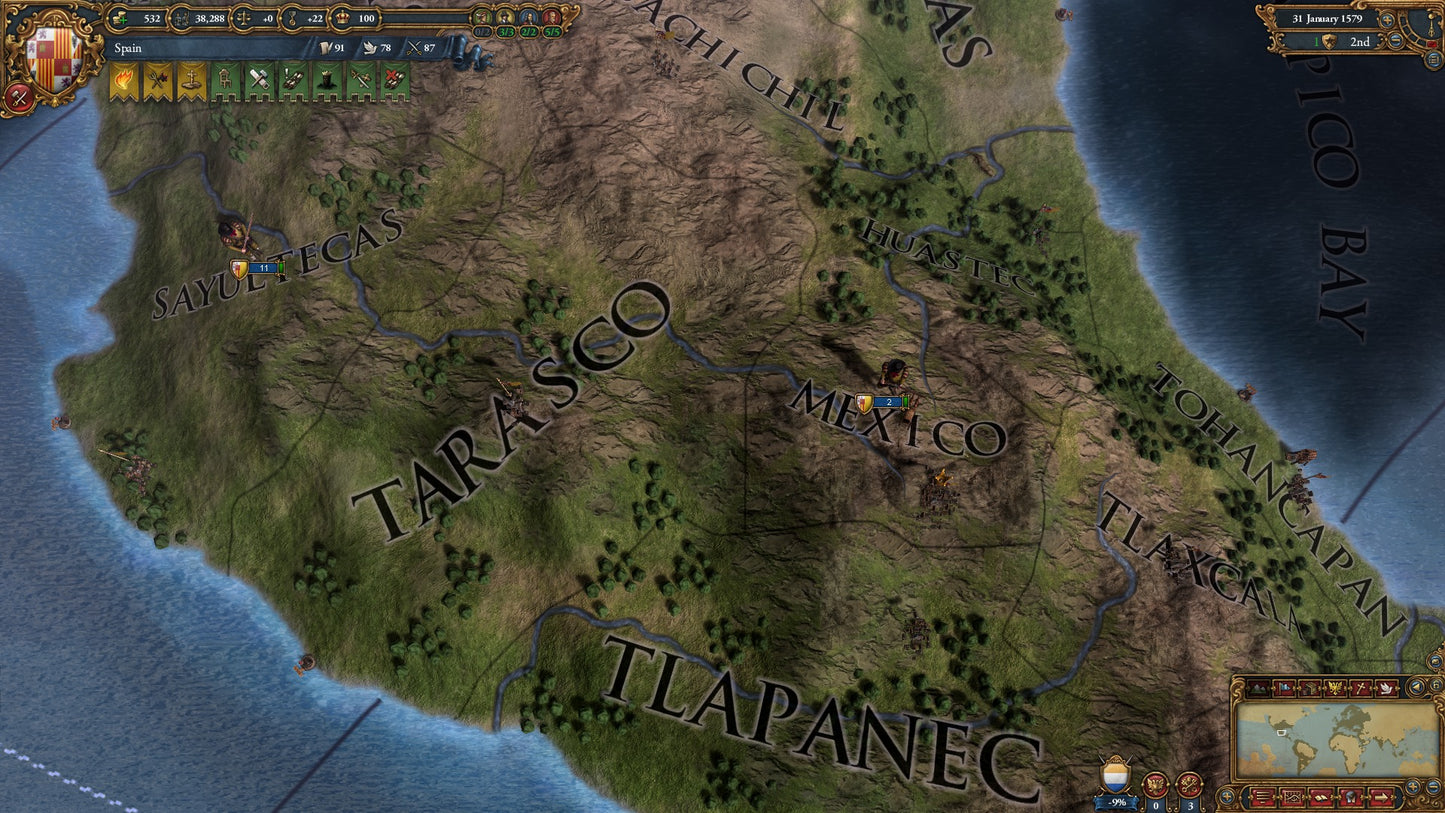
Task: Pause the game from the date panel
Action: click(x=1432, y=44)
